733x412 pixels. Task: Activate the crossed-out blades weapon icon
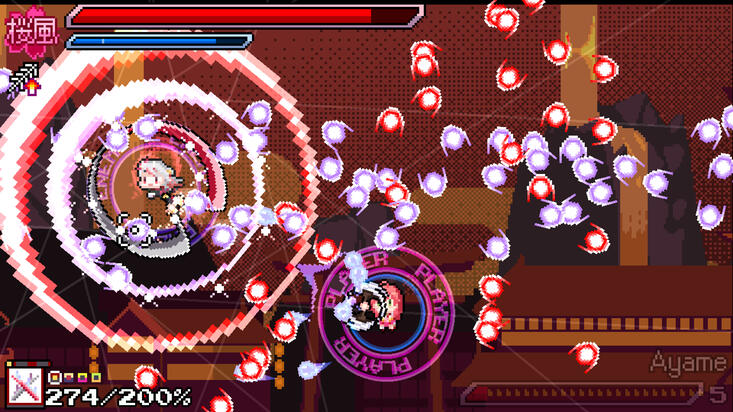(22, 385)
